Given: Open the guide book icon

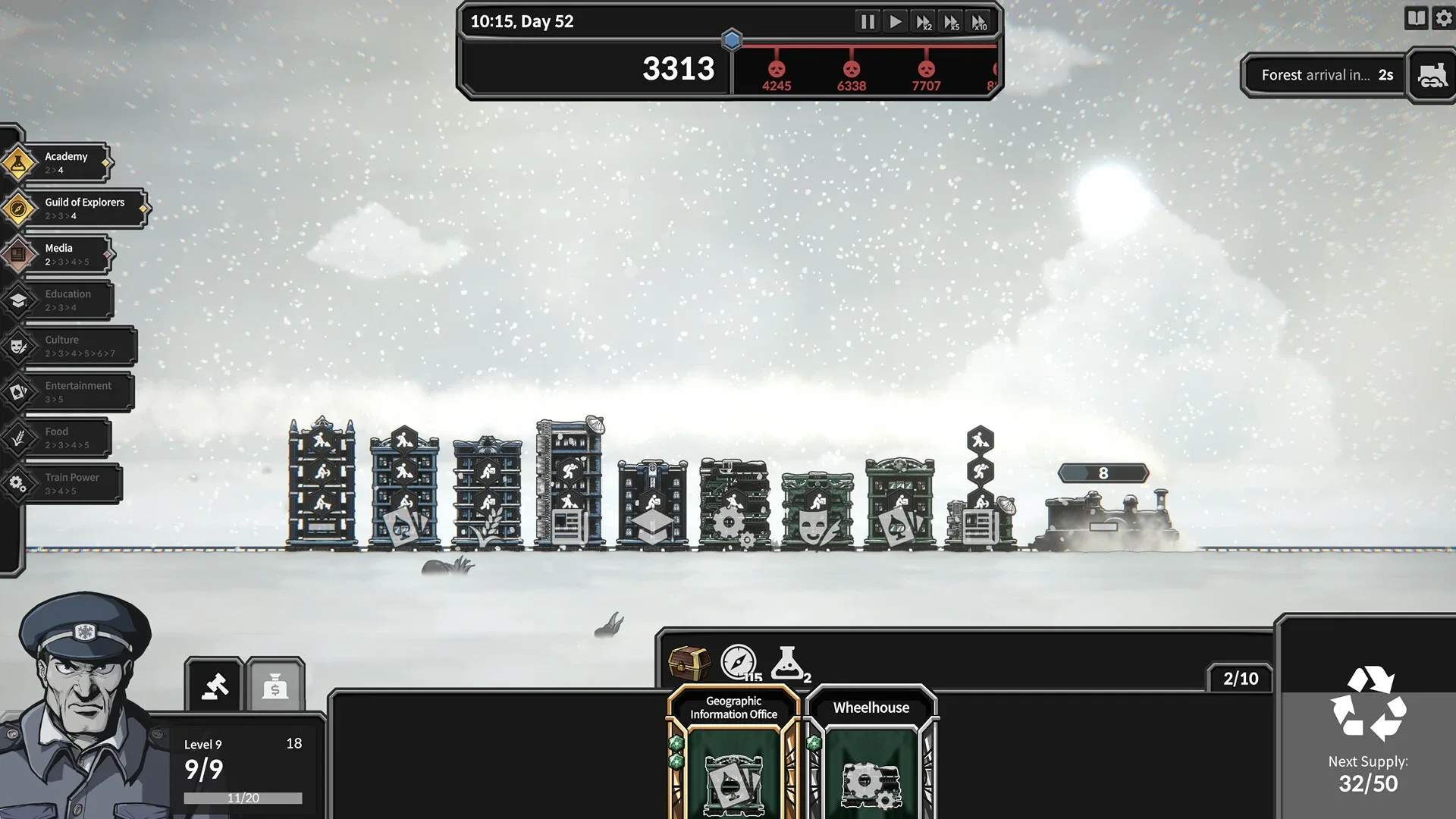Looking at the screenshot, I should tap(1416, 18).
